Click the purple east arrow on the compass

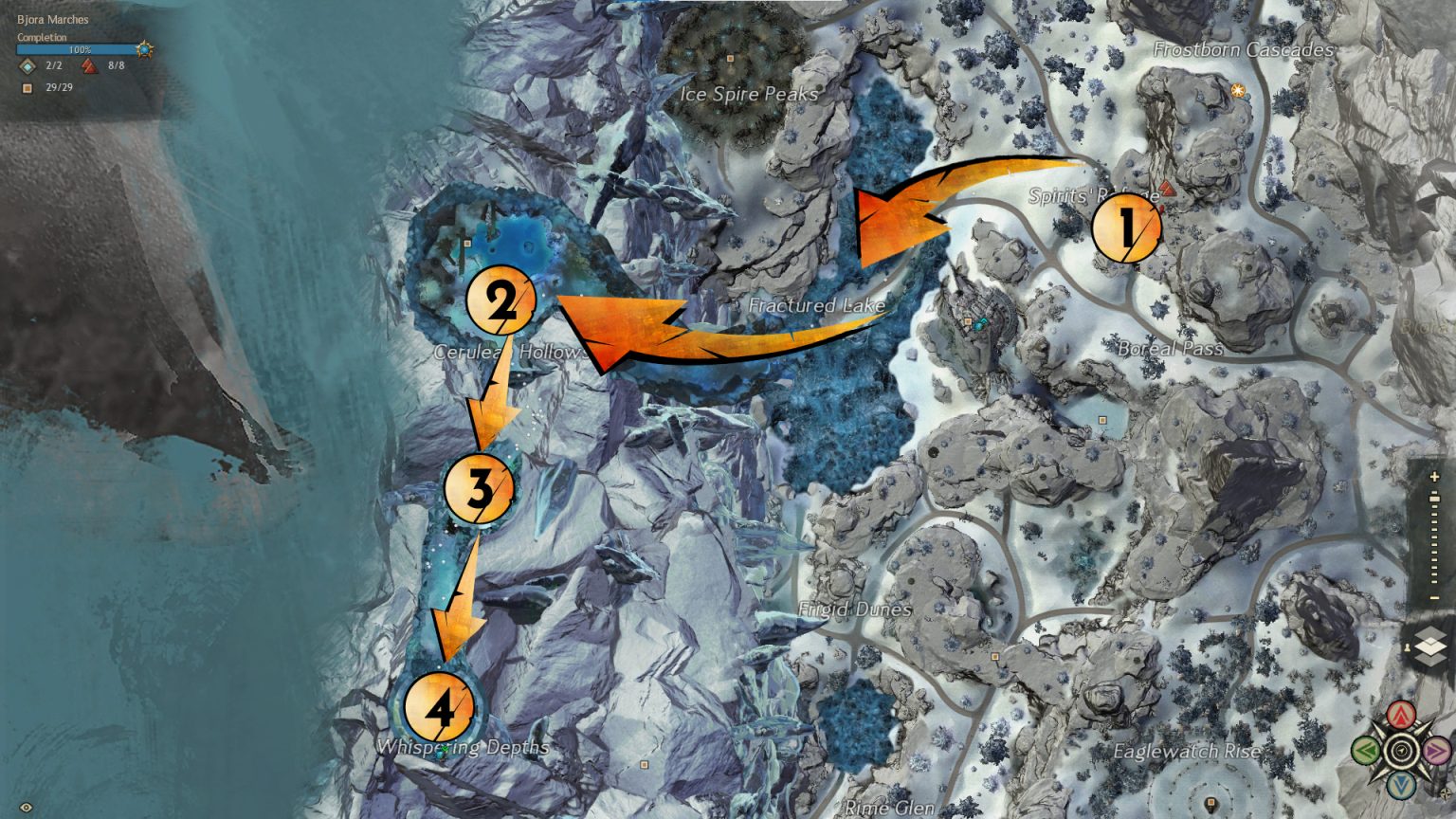tap(1437, 749)
